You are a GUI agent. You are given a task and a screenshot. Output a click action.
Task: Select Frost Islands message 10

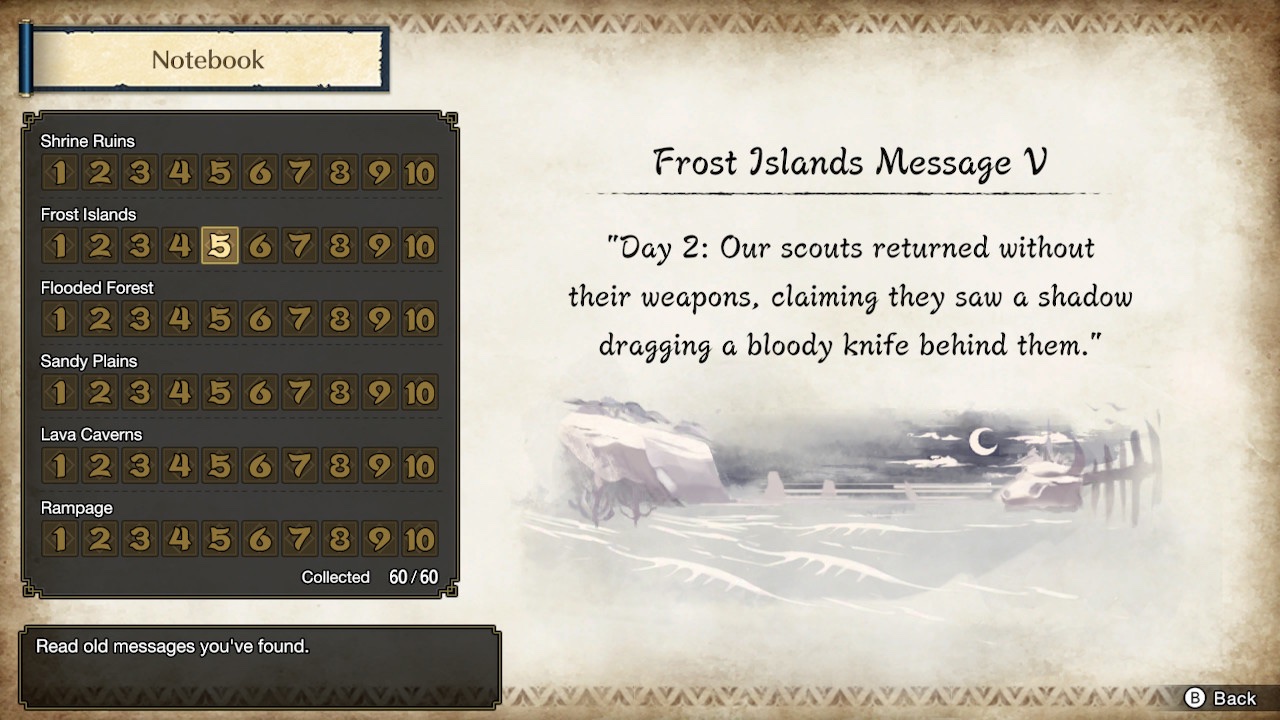click(419, 245)
